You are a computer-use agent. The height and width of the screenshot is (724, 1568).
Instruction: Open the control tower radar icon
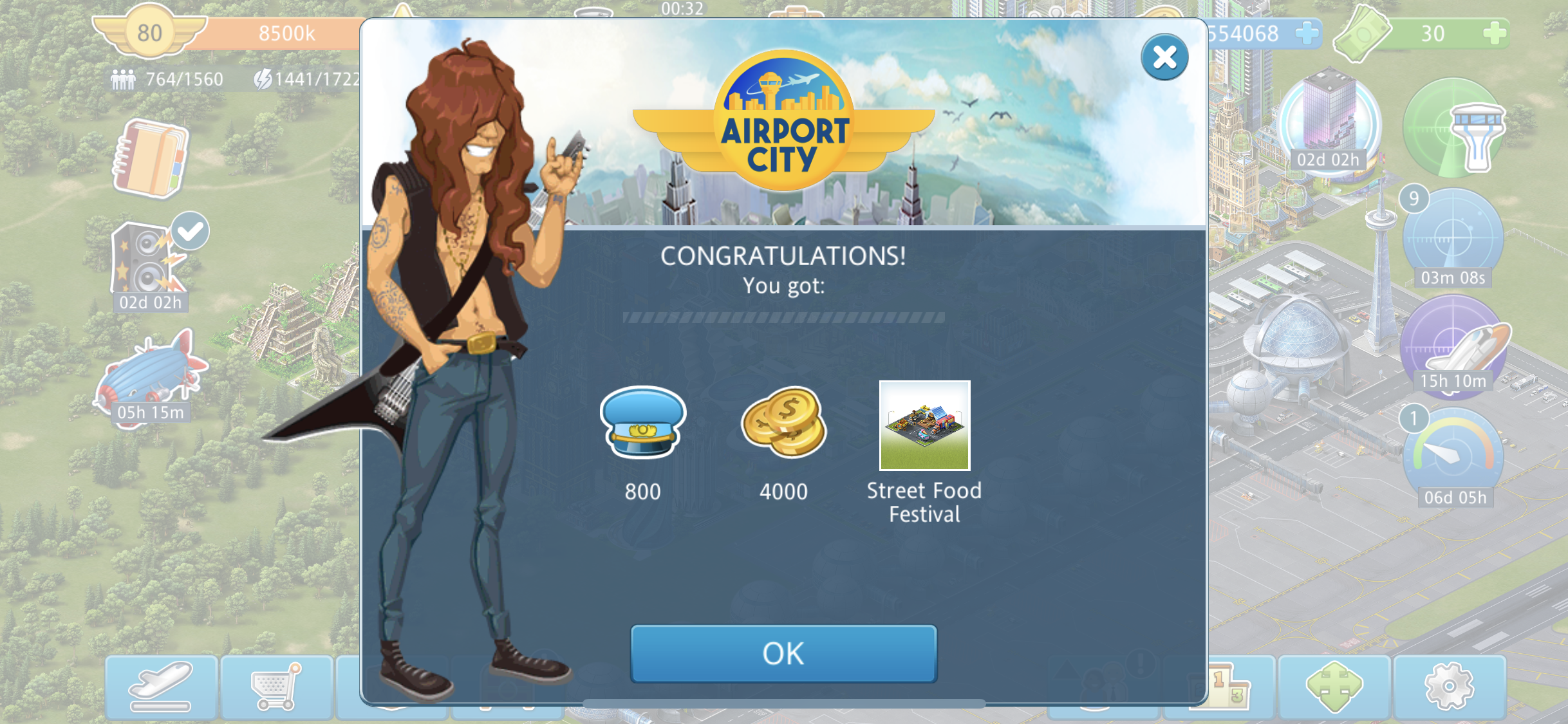(1455, 129)
